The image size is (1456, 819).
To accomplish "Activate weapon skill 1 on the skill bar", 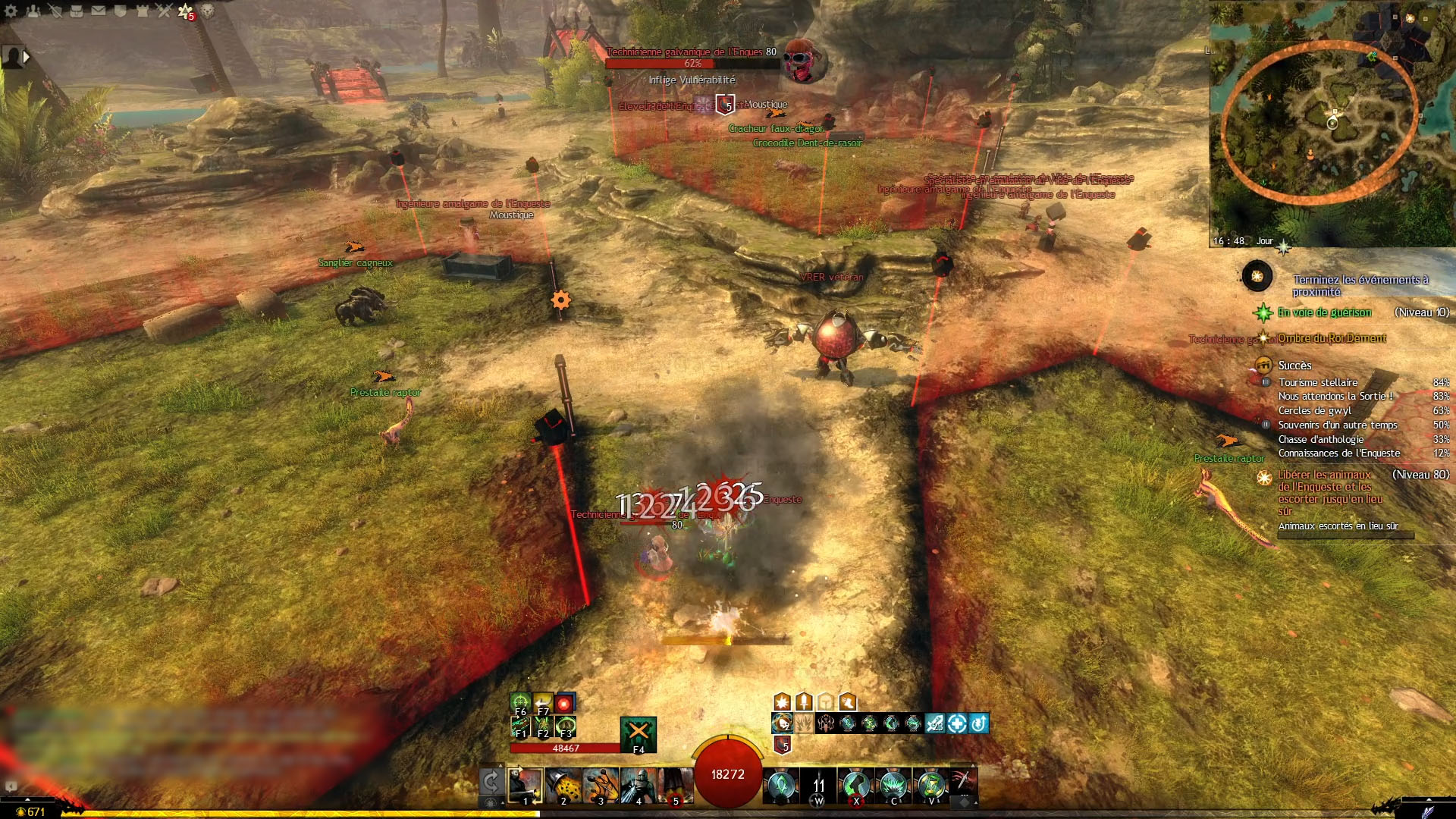I will (x=525, y=785).
